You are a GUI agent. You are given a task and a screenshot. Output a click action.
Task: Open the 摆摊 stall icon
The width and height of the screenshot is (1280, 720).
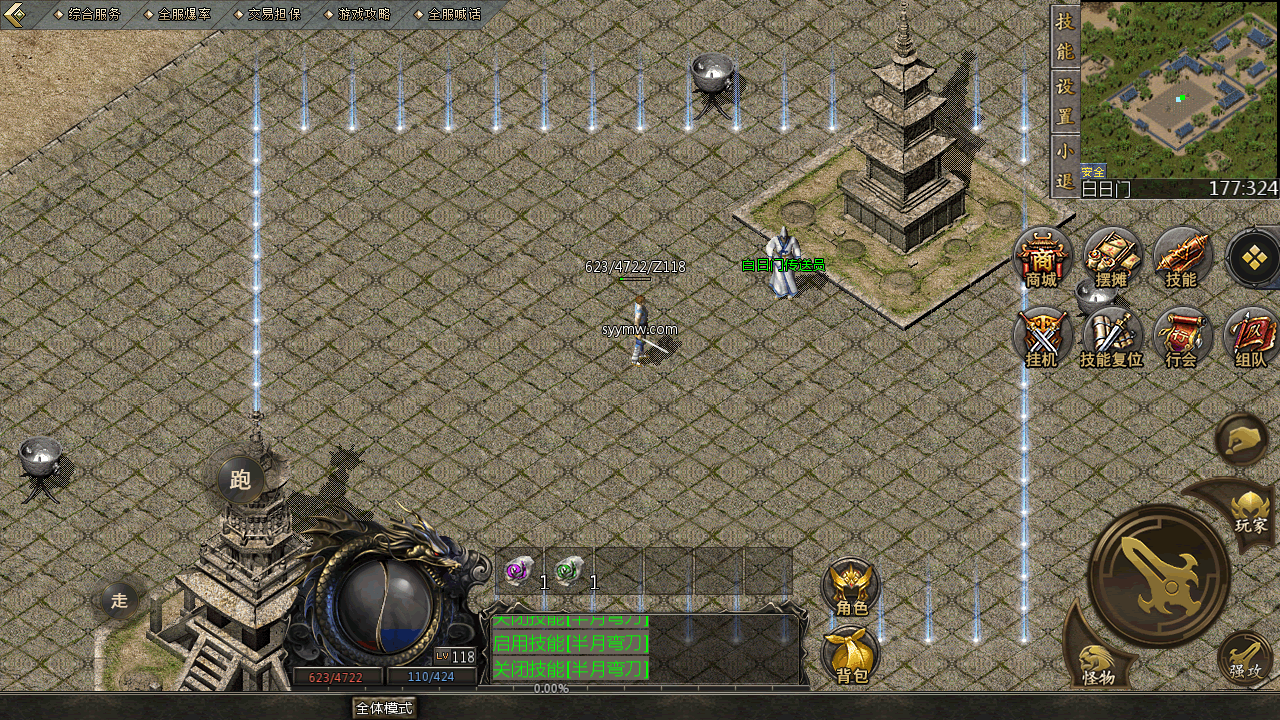click(1111, 258)
